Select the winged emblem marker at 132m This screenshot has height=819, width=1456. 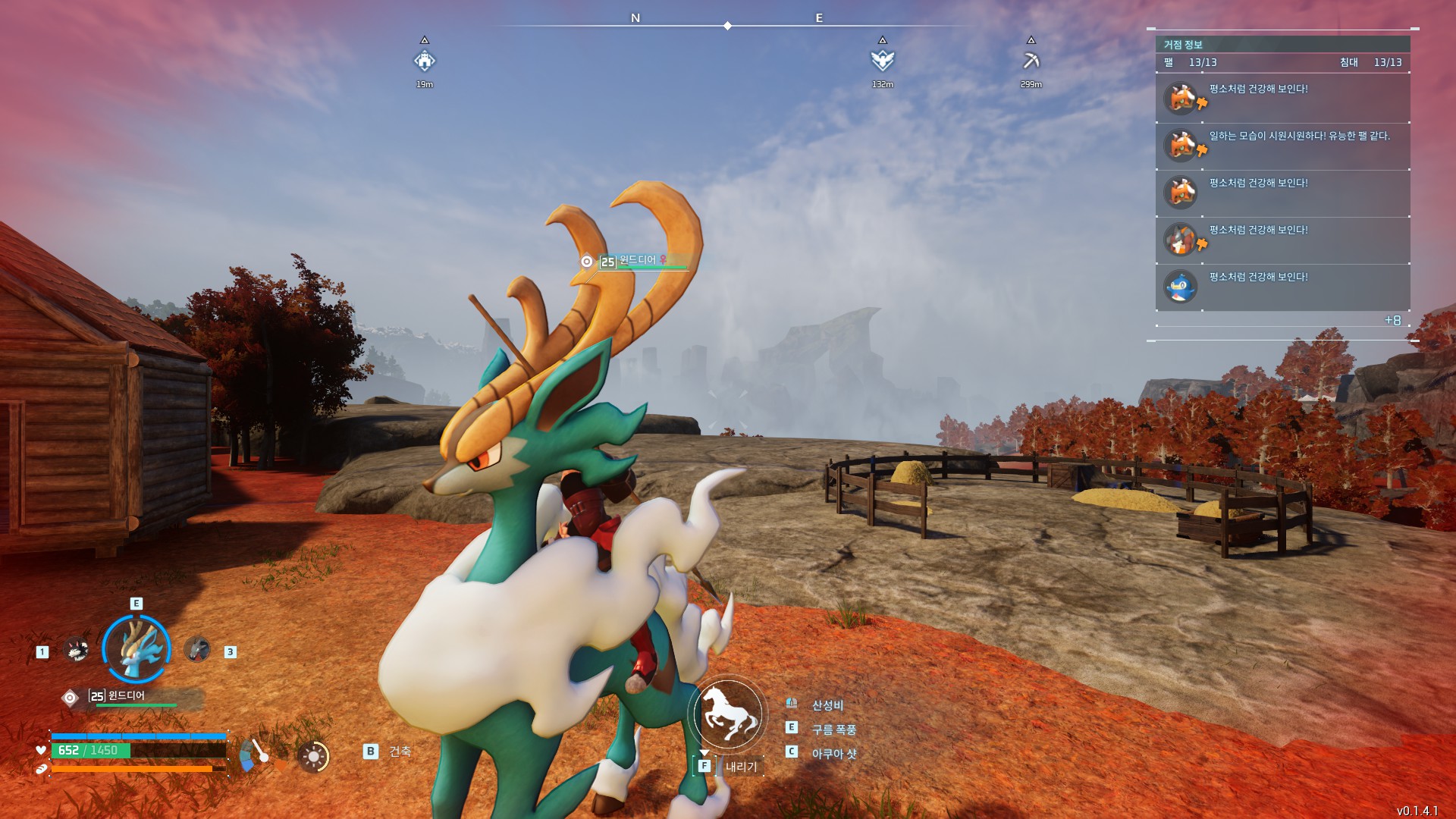pos(882,61)
